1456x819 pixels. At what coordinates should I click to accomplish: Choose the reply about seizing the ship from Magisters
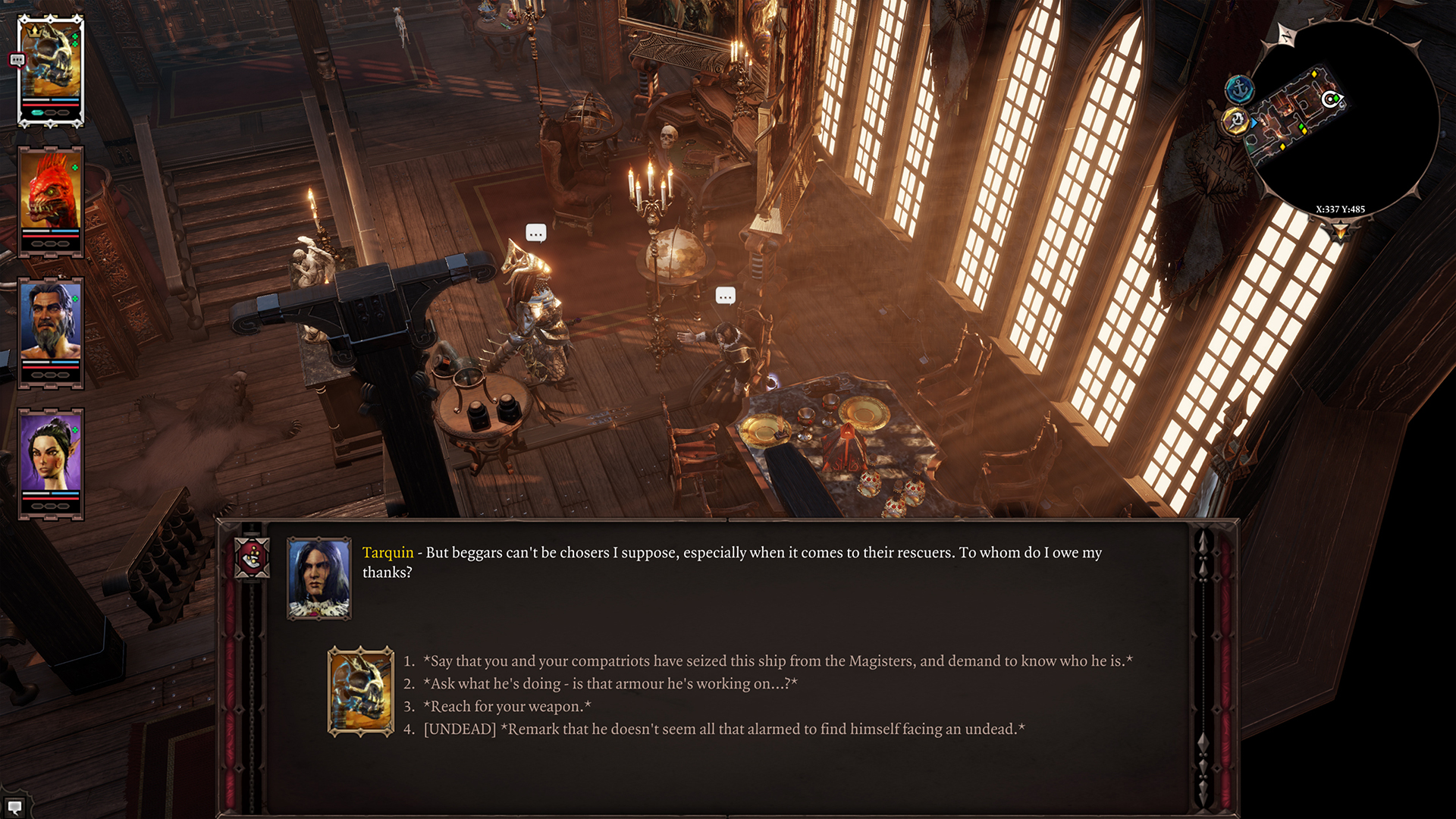(x=777, y=661)
